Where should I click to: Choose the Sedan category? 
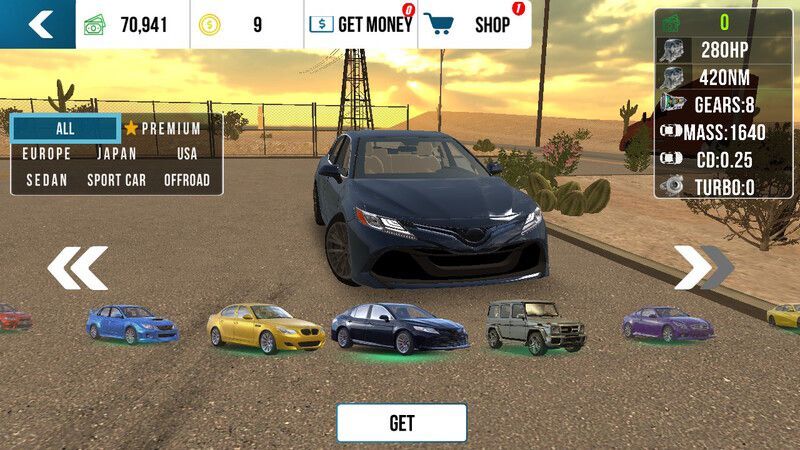pyautogui.click(x=46, y=180)
